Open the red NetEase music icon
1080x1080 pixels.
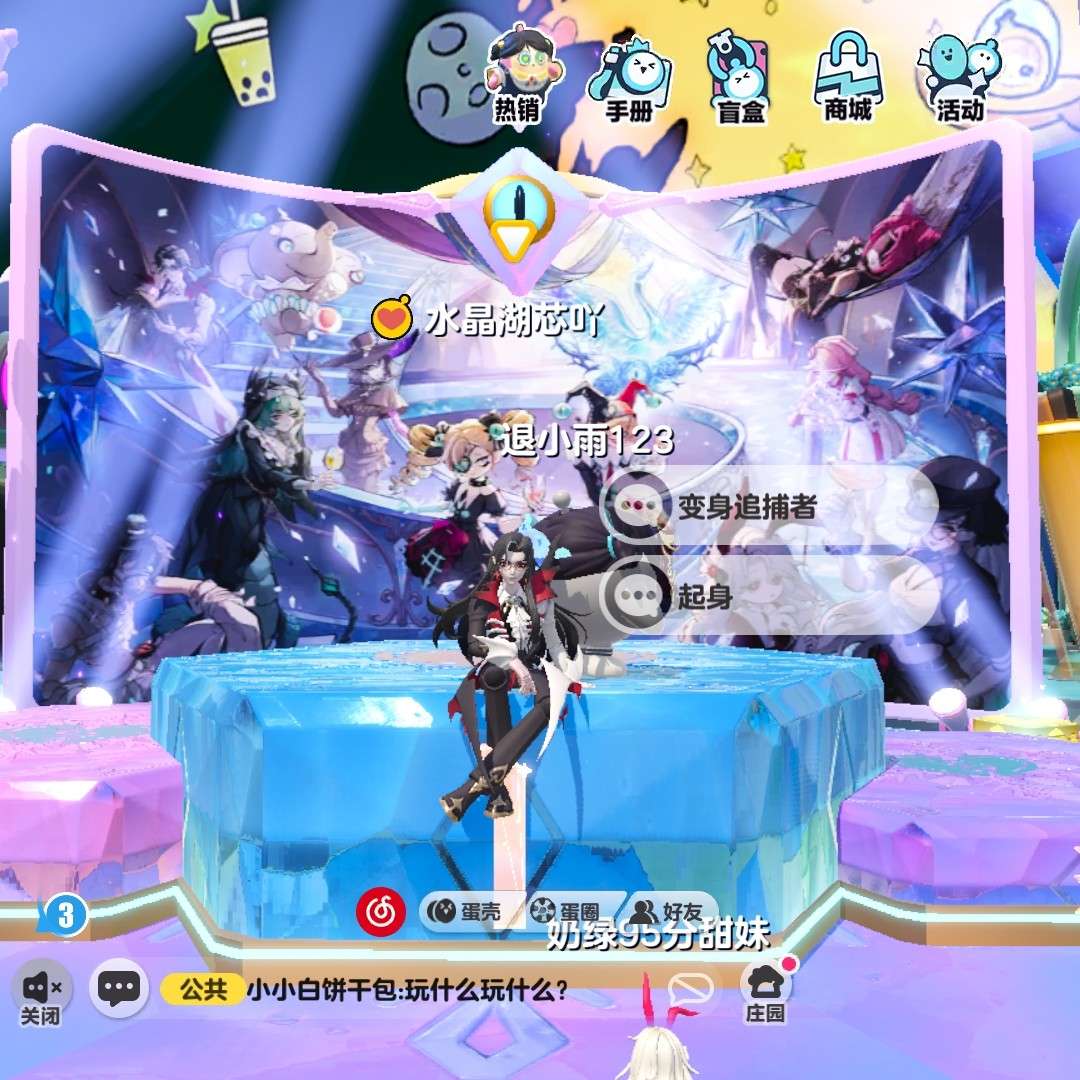click(381, 911)
